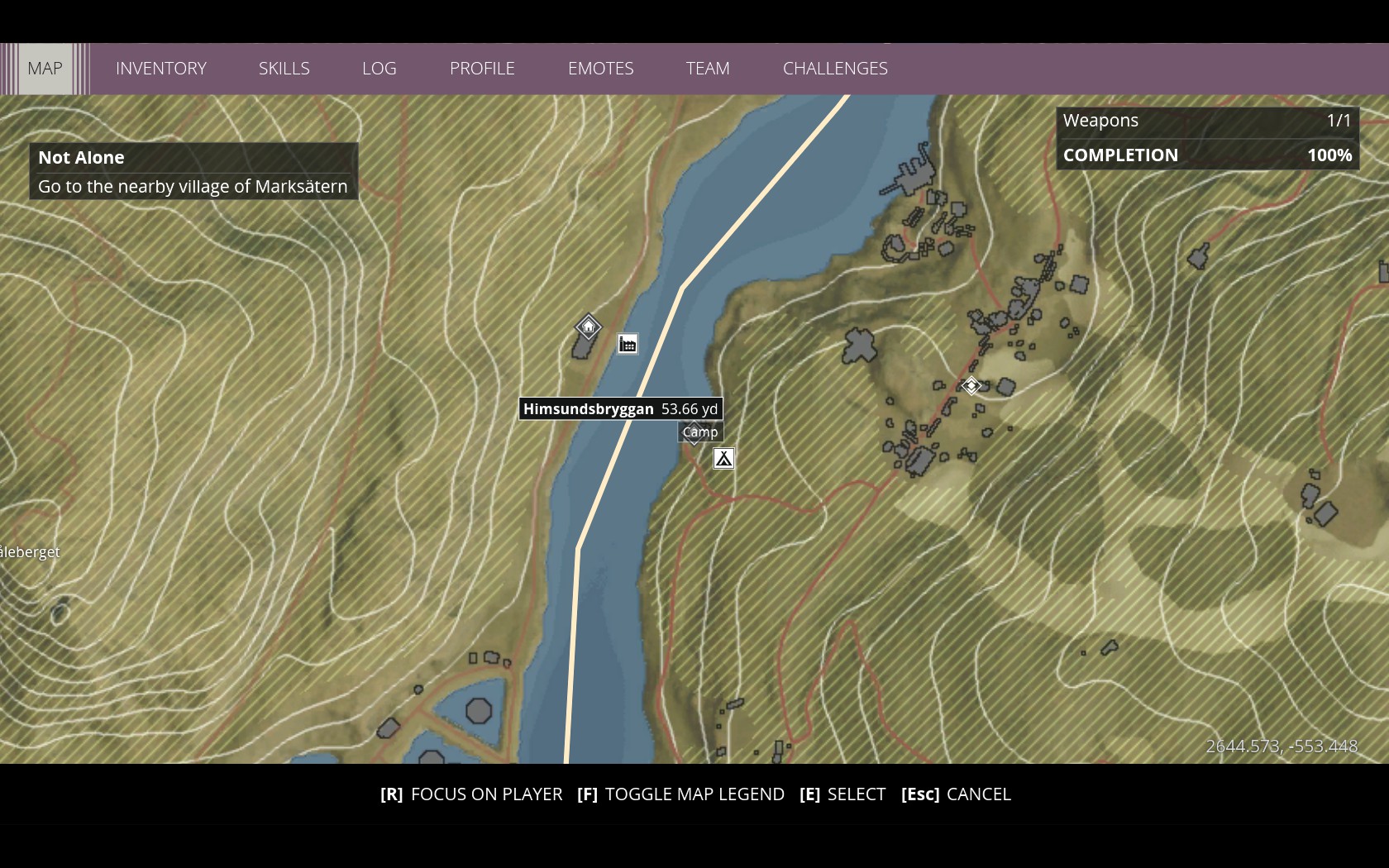Select the SKILLS menu entry
Viewport: 1389px width, 868px height.
[x=284, y=69]
